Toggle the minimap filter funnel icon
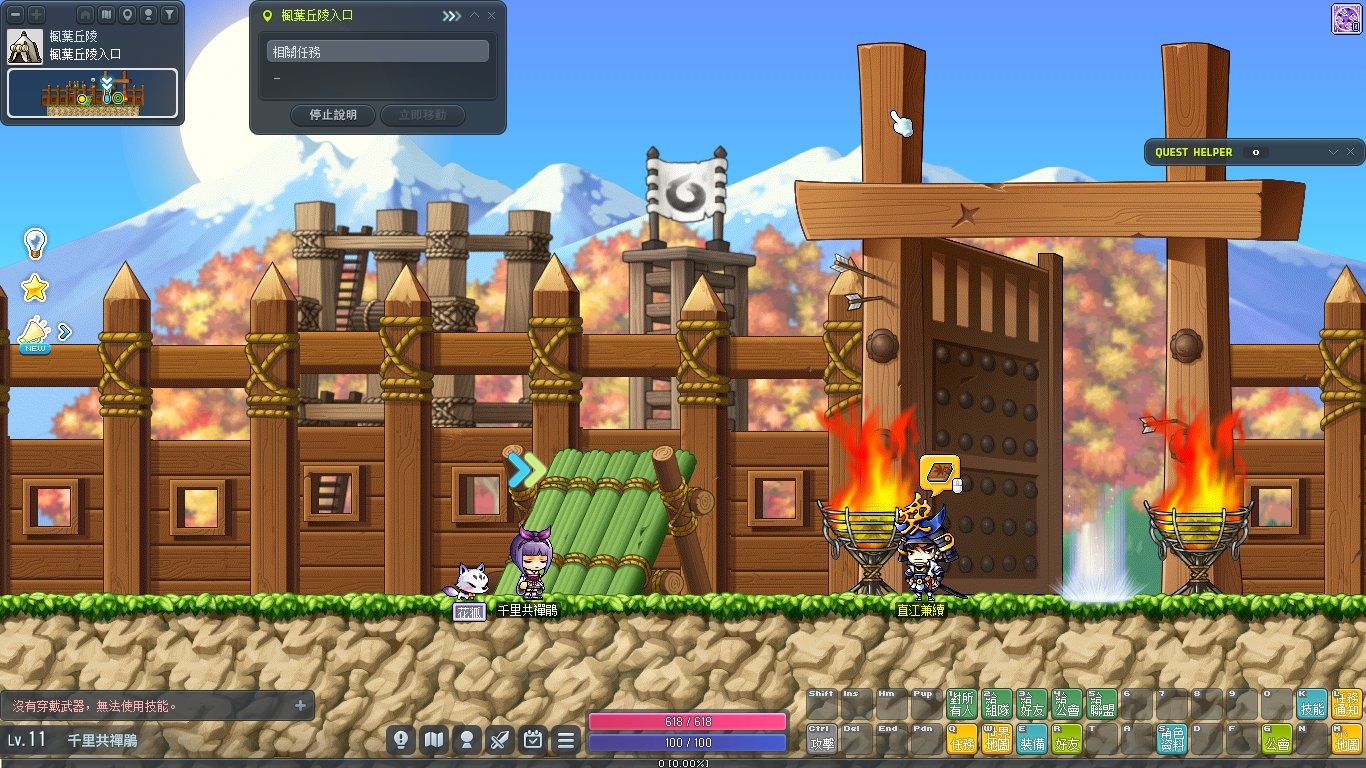 coord(169,15)
